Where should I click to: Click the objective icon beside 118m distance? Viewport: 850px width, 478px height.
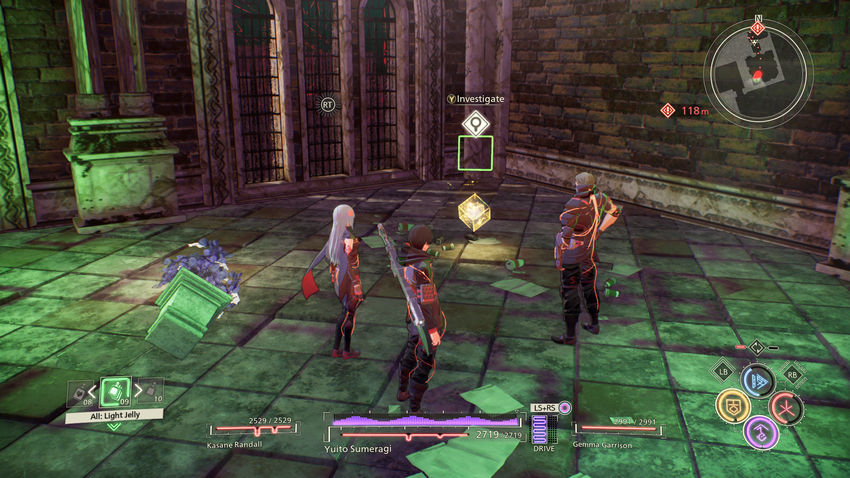667,110
